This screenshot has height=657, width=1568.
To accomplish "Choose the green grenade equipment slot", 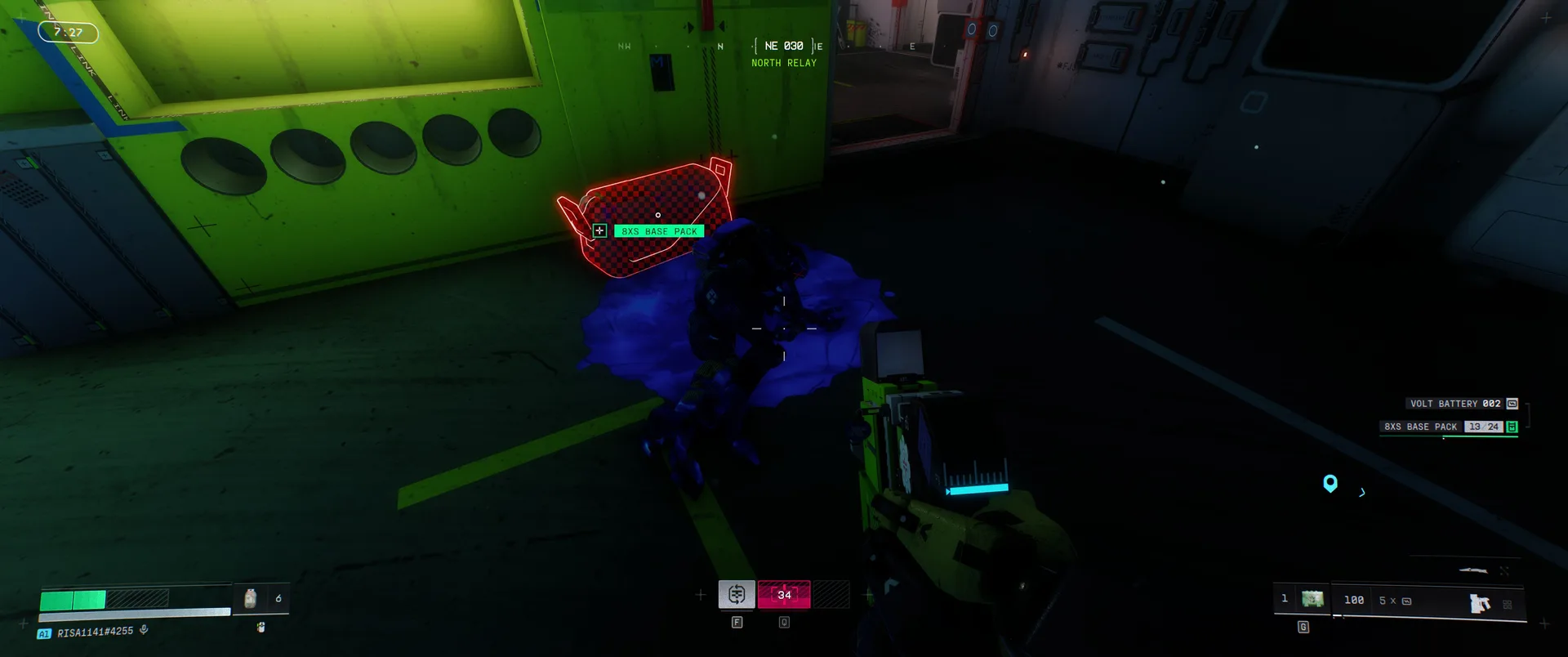I will 1312,600.
